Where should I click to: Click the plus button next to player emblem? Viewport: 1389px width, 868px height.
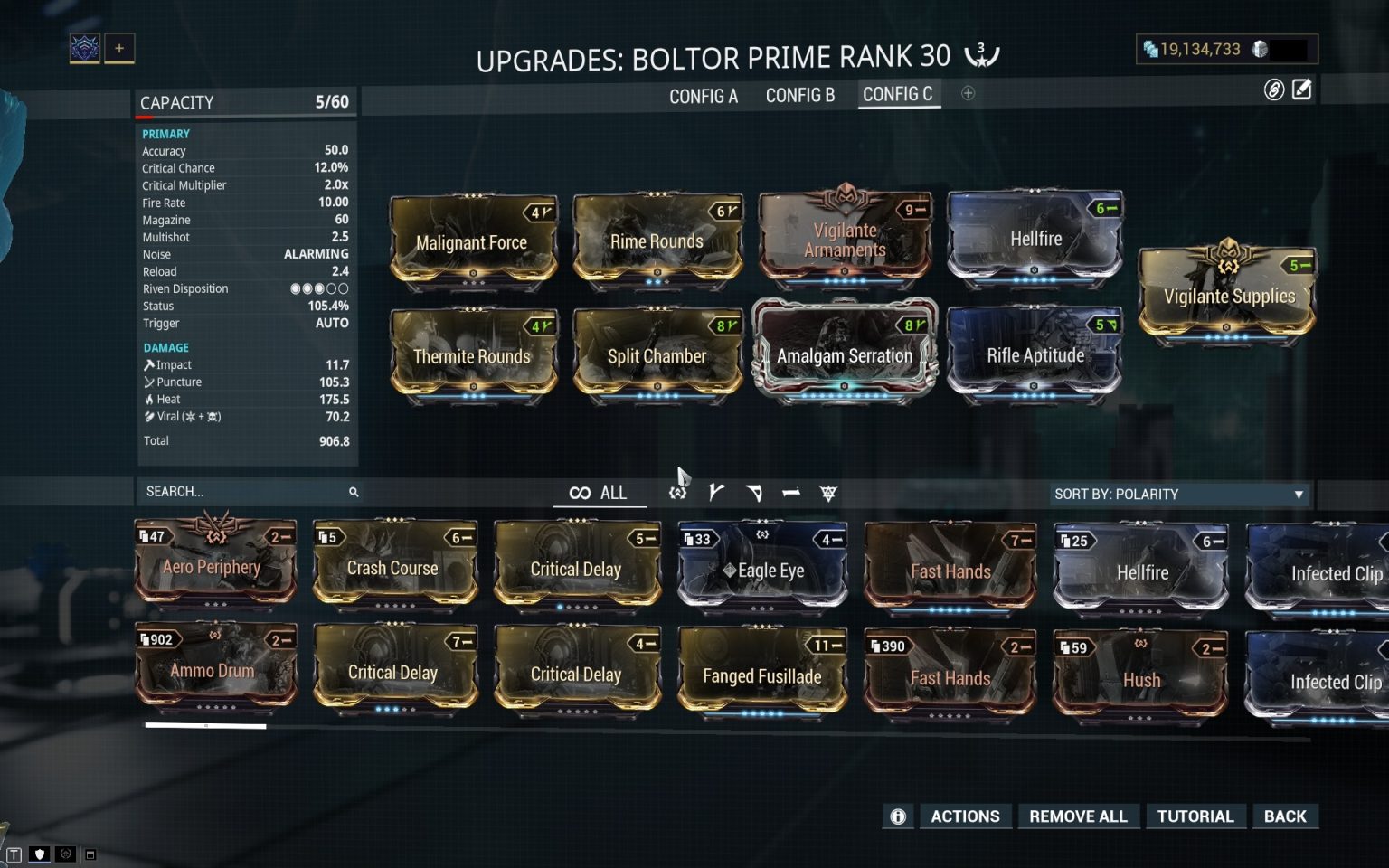tap(118, 48)
